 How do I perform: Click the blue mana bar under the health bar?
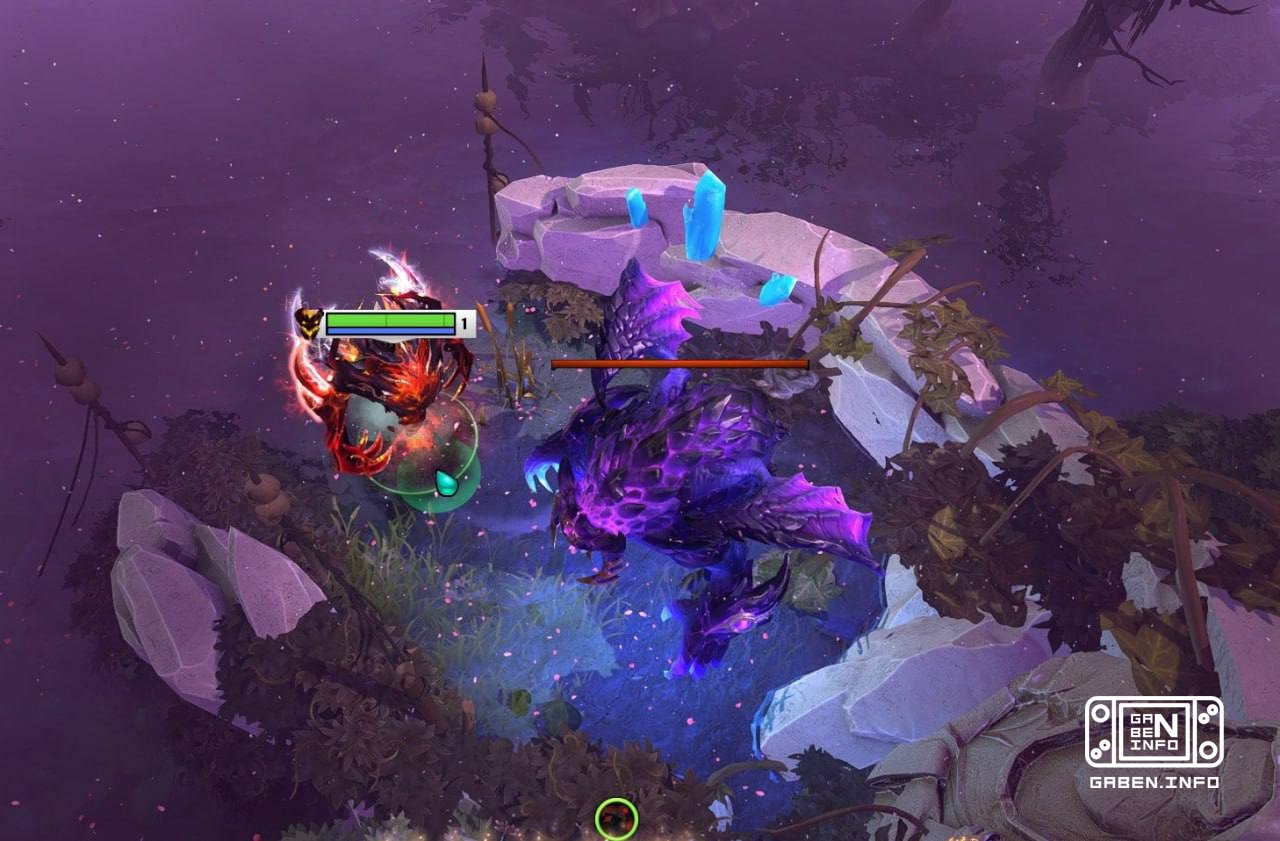point(390,332)
